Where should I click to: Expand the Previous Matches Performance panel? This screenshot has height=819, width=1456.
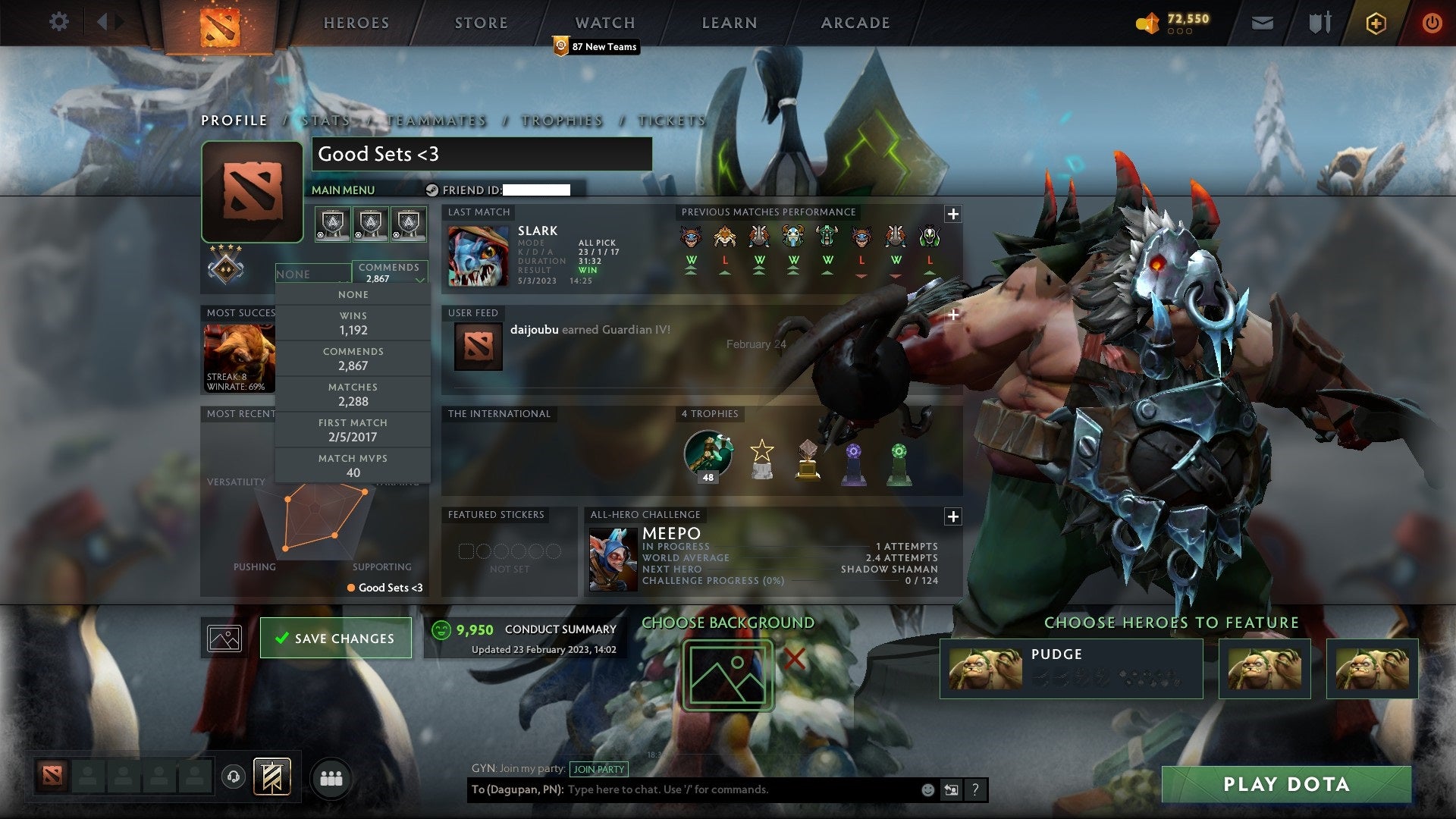953,215
